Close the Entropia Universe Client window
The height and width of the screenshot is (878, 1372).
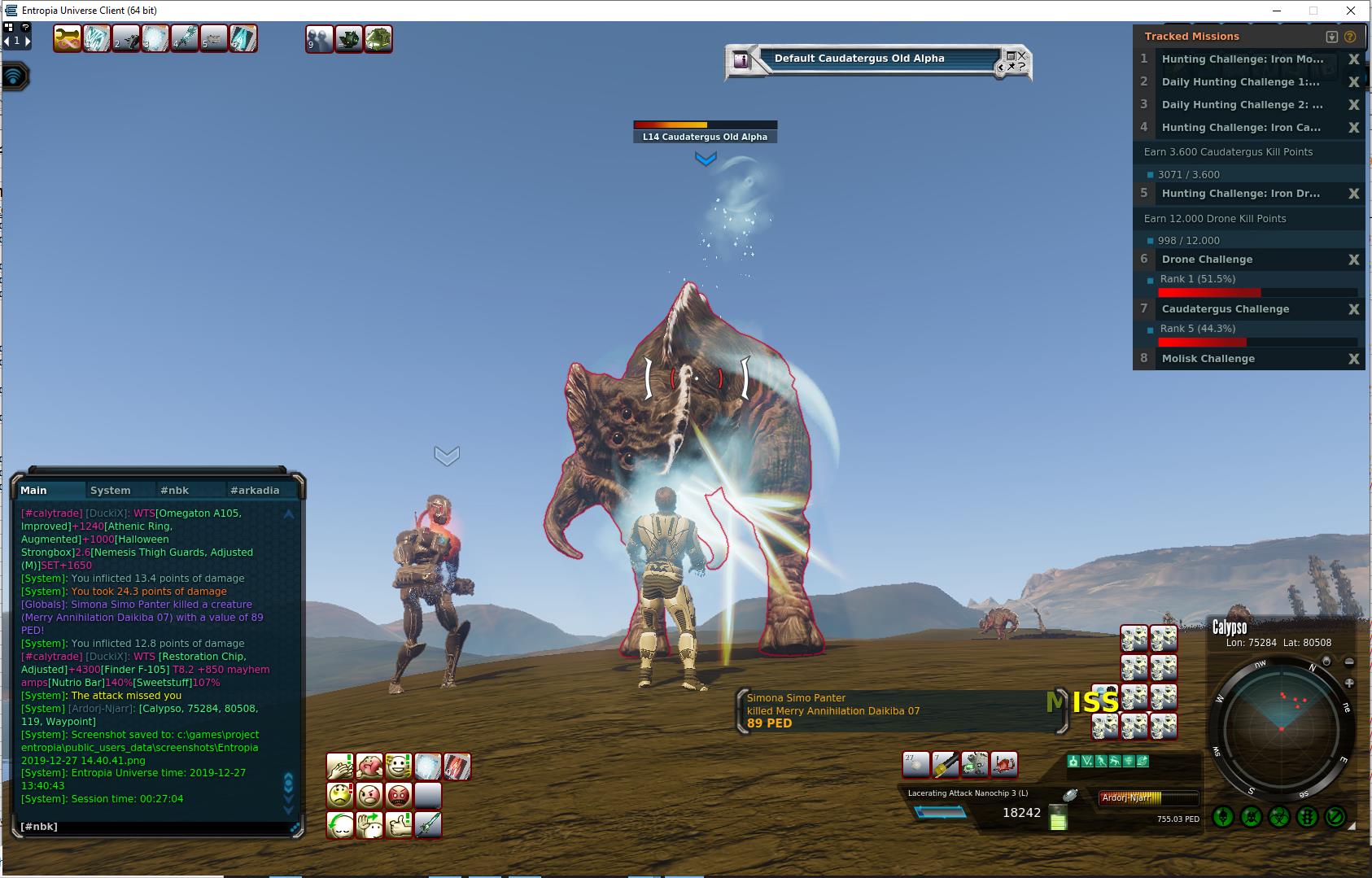point(1352,11)
